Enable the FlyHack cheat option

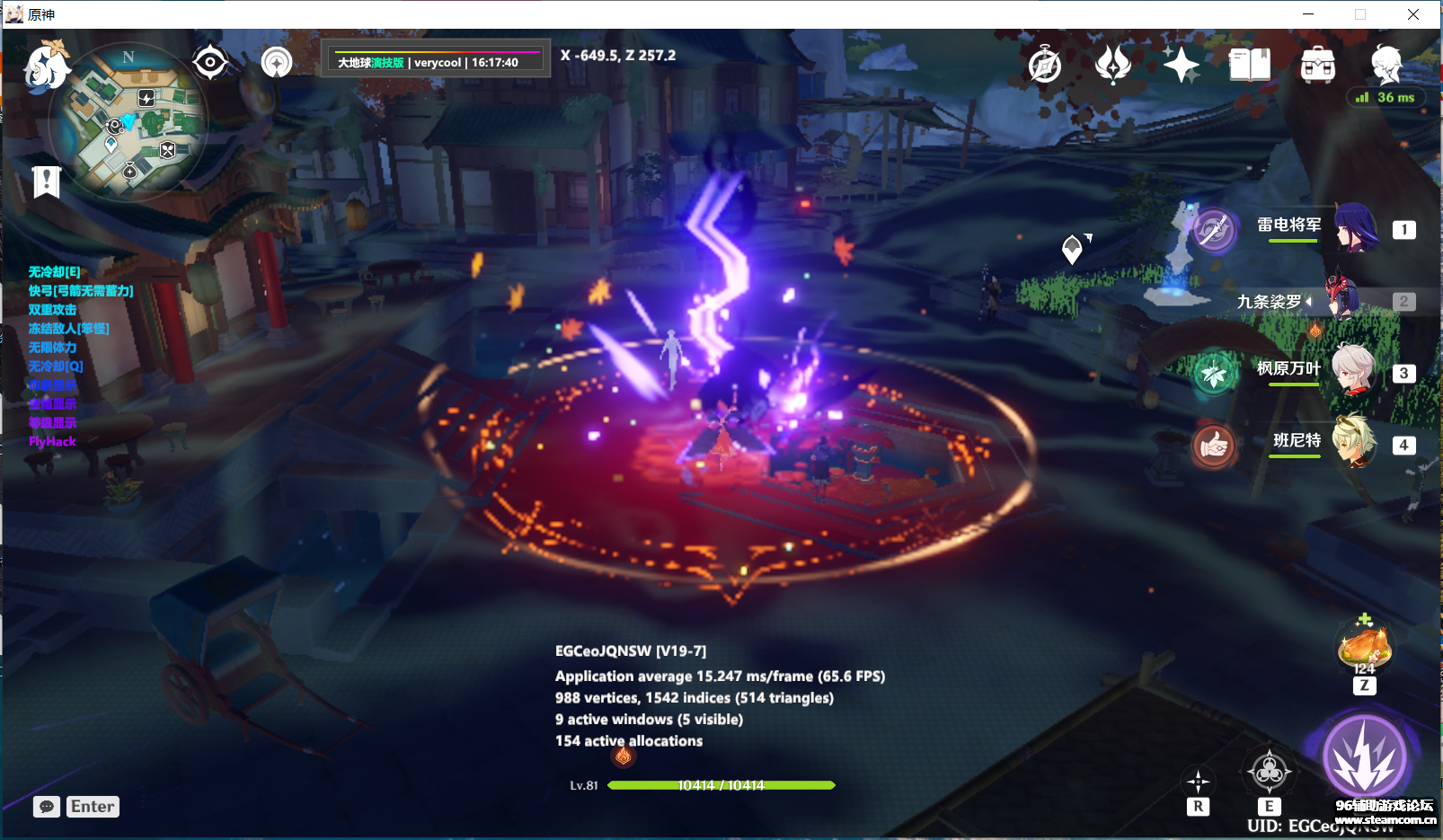[x=51, y=441]
